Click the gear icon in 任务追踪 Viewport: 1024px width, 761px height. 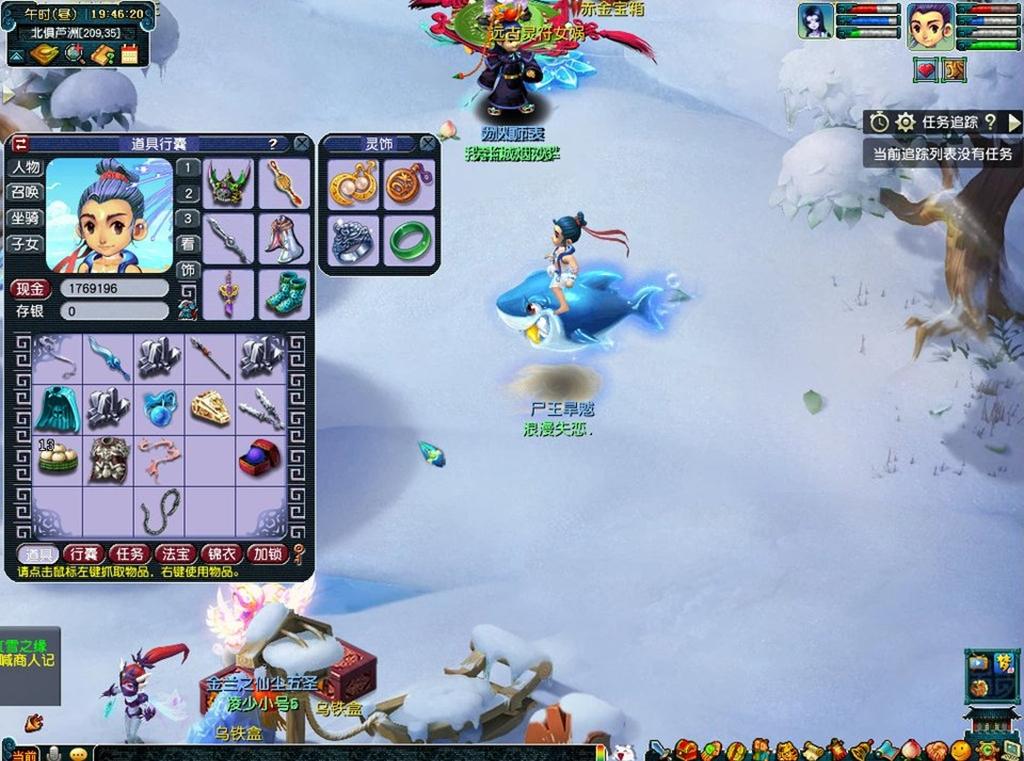click(x=905, y=122)
